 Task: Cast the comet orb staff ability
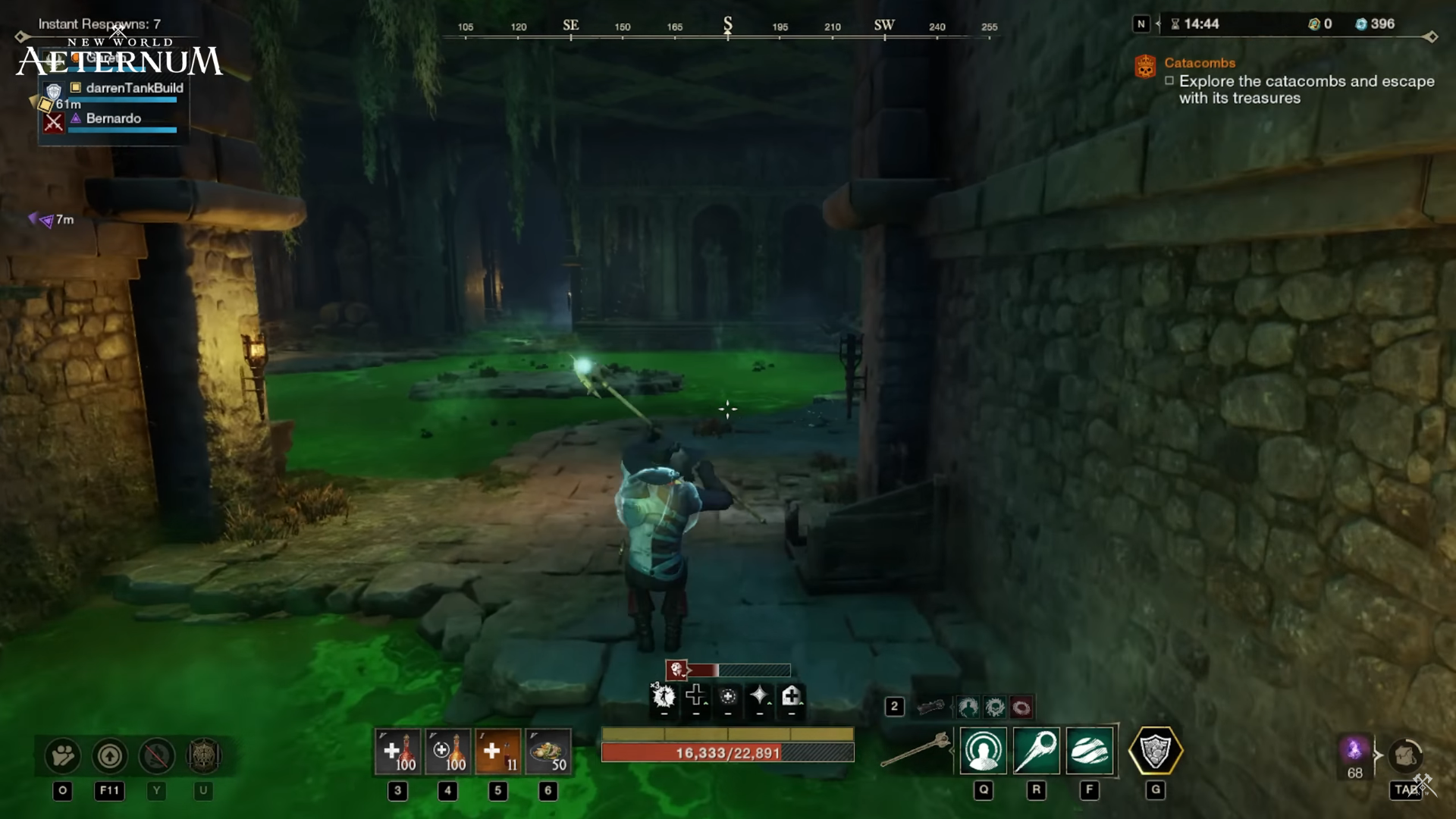pos(1036,751)
